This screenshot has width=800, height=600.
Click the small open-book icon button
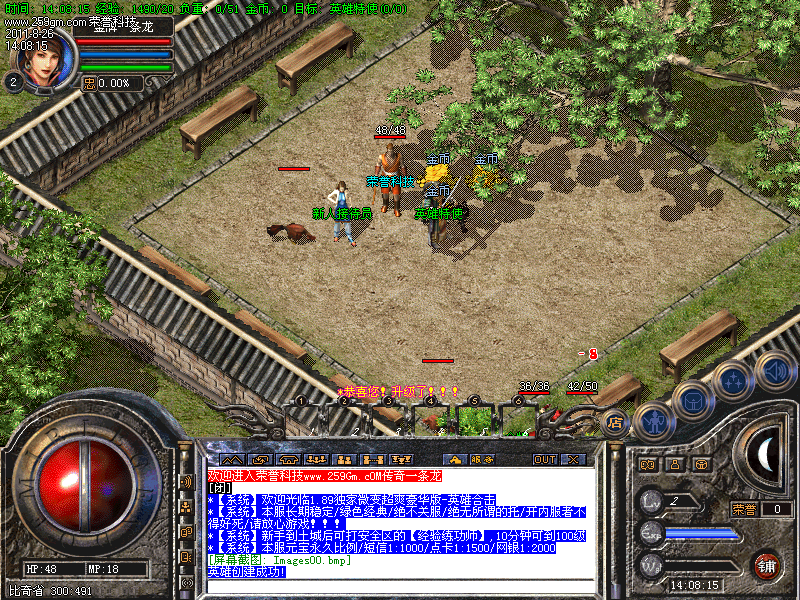[x=647, y=464]
